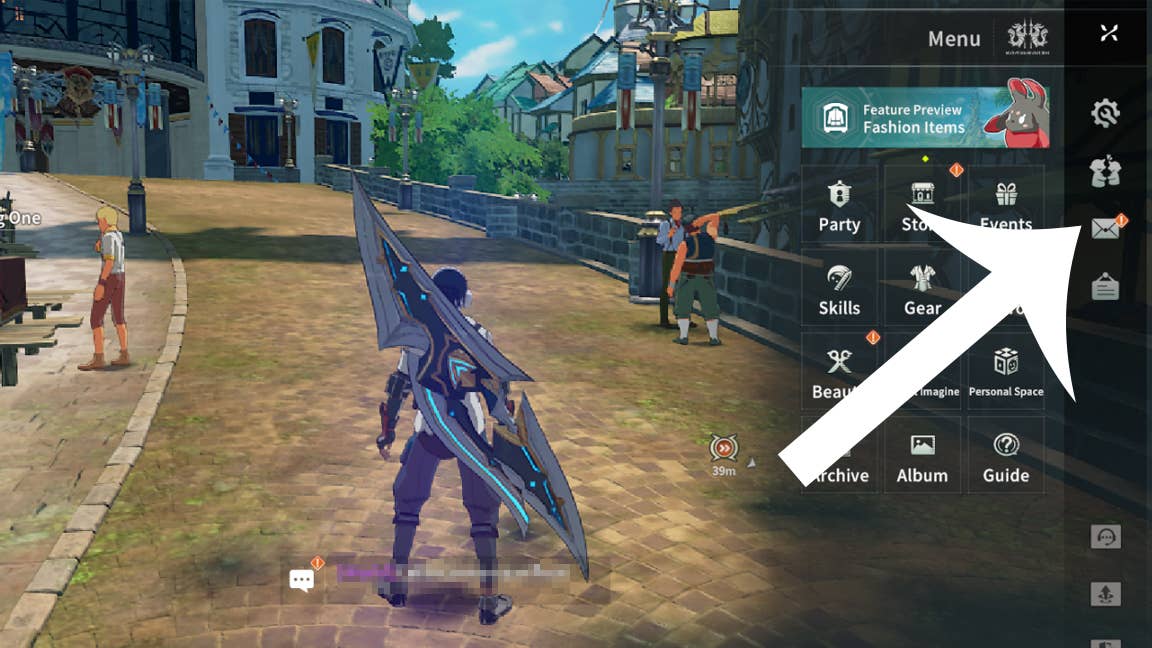Click the two-figures friends icon
1152x648 pixels.
pos(1105,172)
